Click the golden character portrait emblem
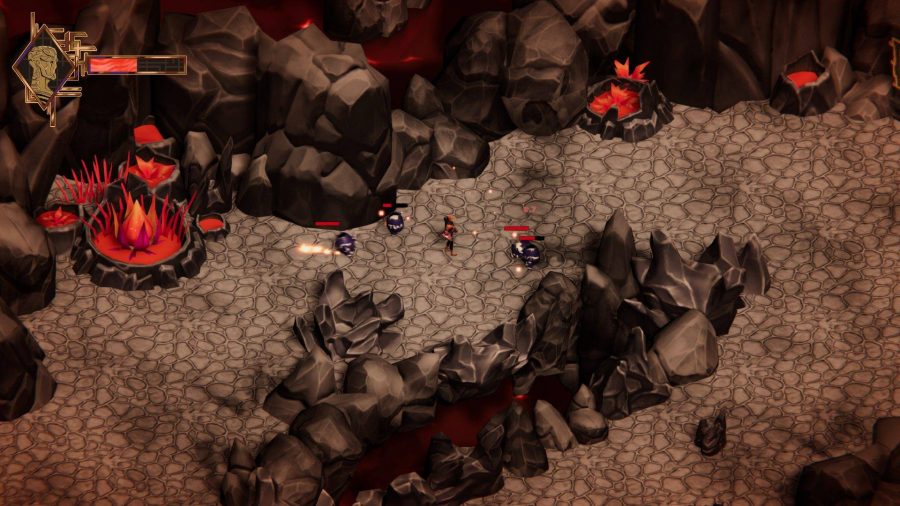Image resolution: width=900 pixels, height=506 pixels. pyautogui.click(x=44, y=65)
